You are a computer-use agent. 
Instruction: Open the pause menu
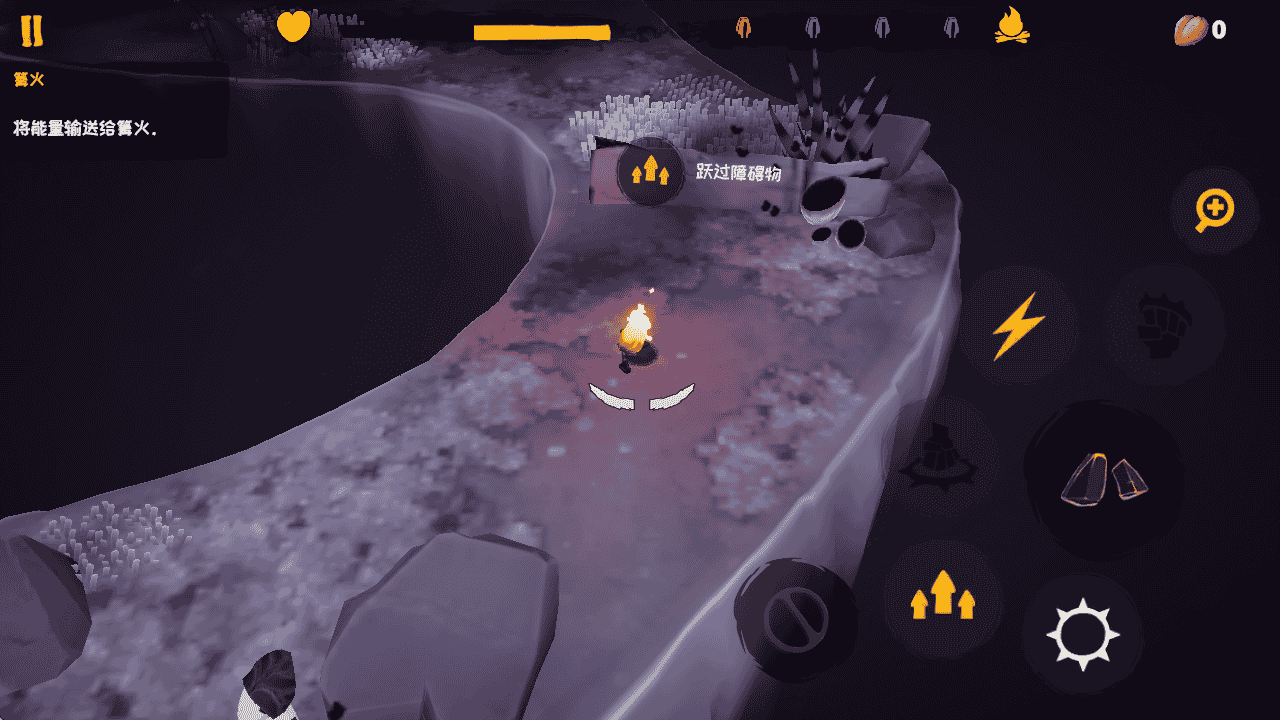coord(33,28)
